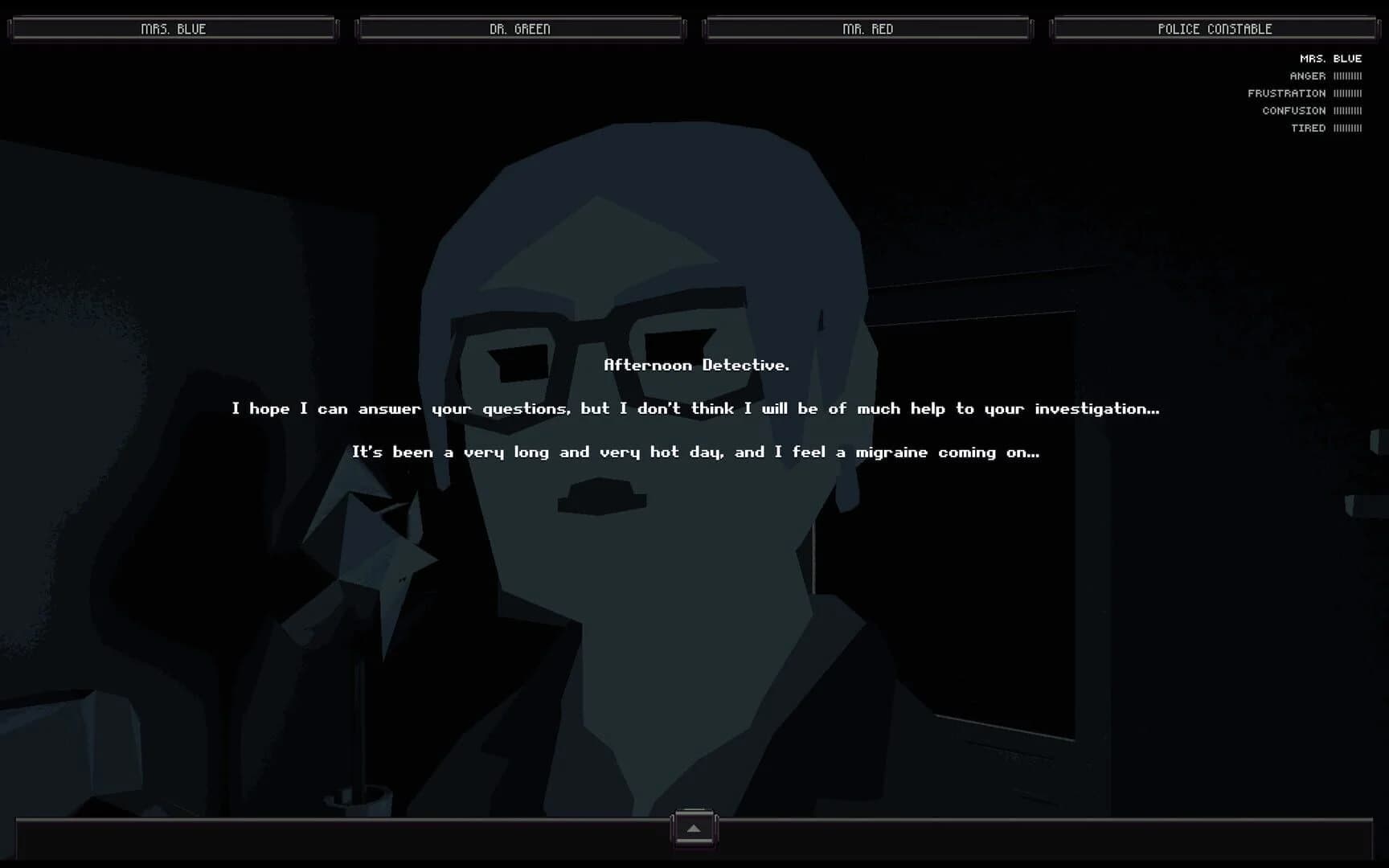The height and width of the screenshot is (868, 1389).
Task: Open the Dr. Green interrogation tab
Action: 521,28
